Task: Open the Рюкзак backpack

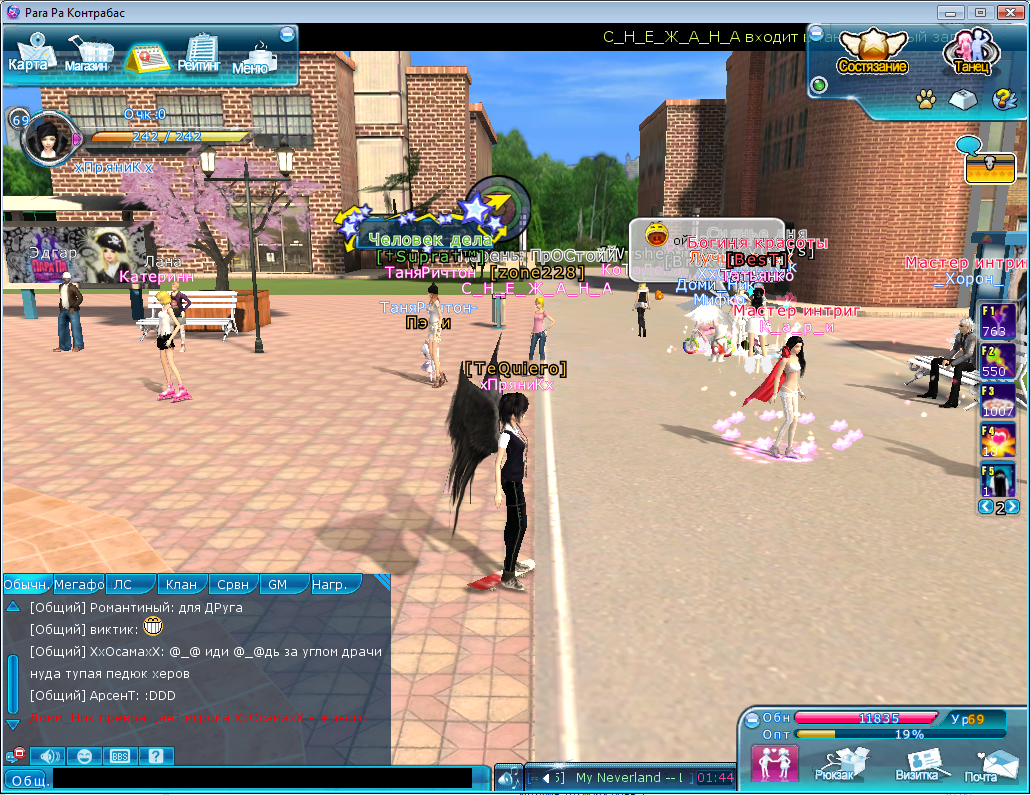Action: pyautogui.click(x=832, y=764)
